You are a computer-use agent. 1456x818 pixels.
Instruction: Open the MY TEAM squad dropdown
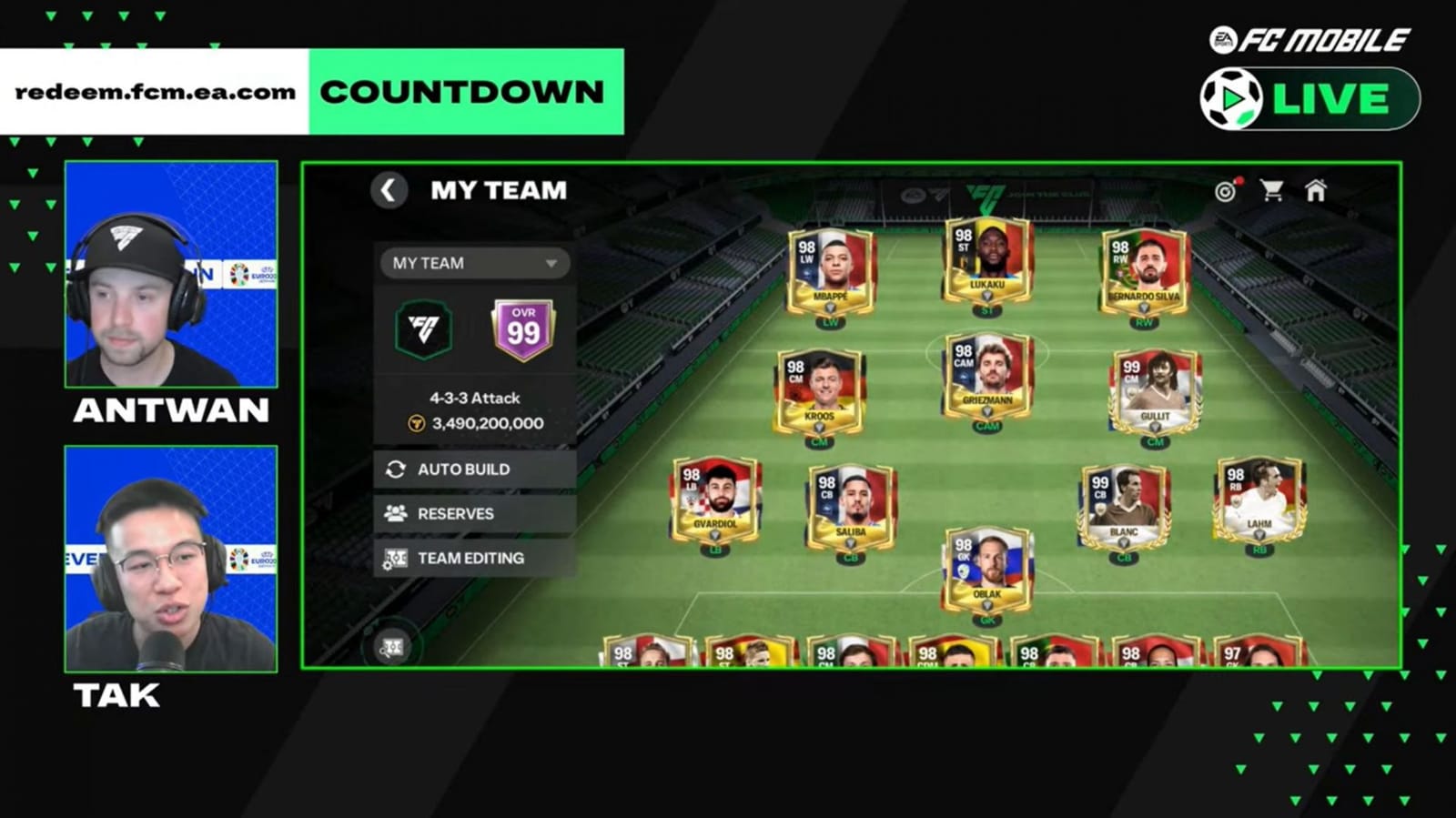click(472, 263)
